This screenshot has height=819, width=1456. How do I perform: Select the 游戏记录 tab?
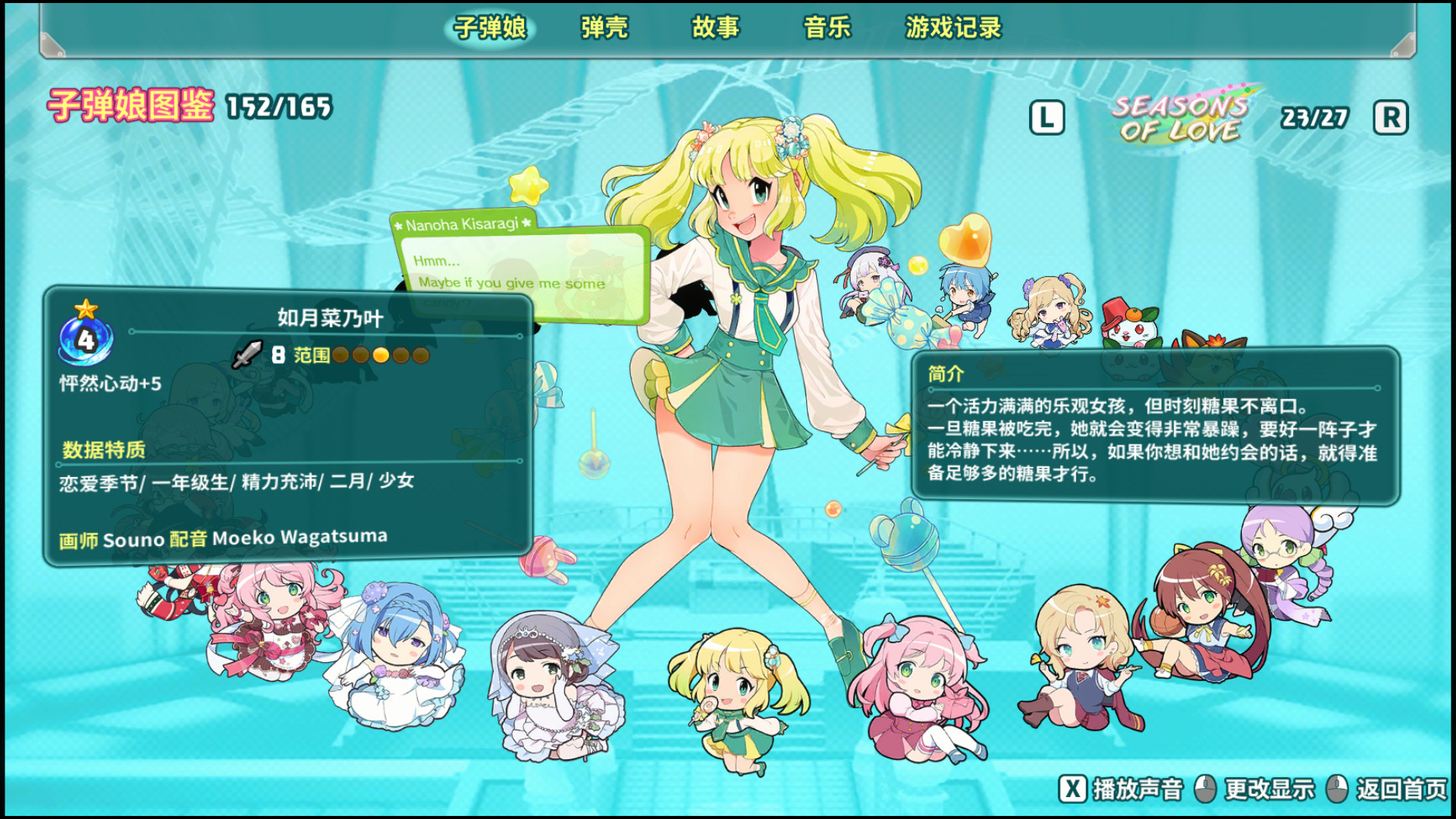coord(952,29)
